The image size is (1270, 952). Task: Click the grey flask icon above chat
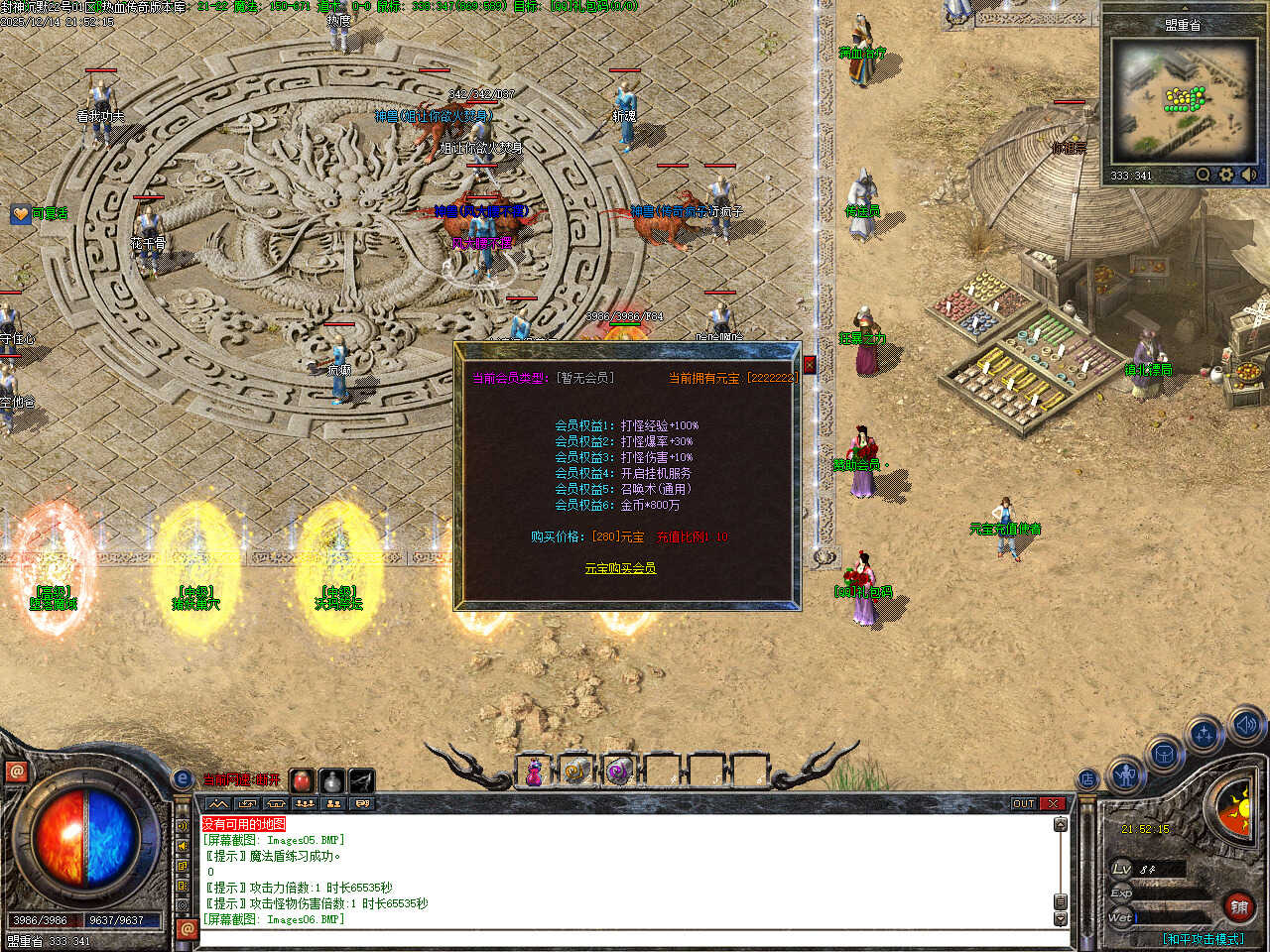(x=332, y=780)
